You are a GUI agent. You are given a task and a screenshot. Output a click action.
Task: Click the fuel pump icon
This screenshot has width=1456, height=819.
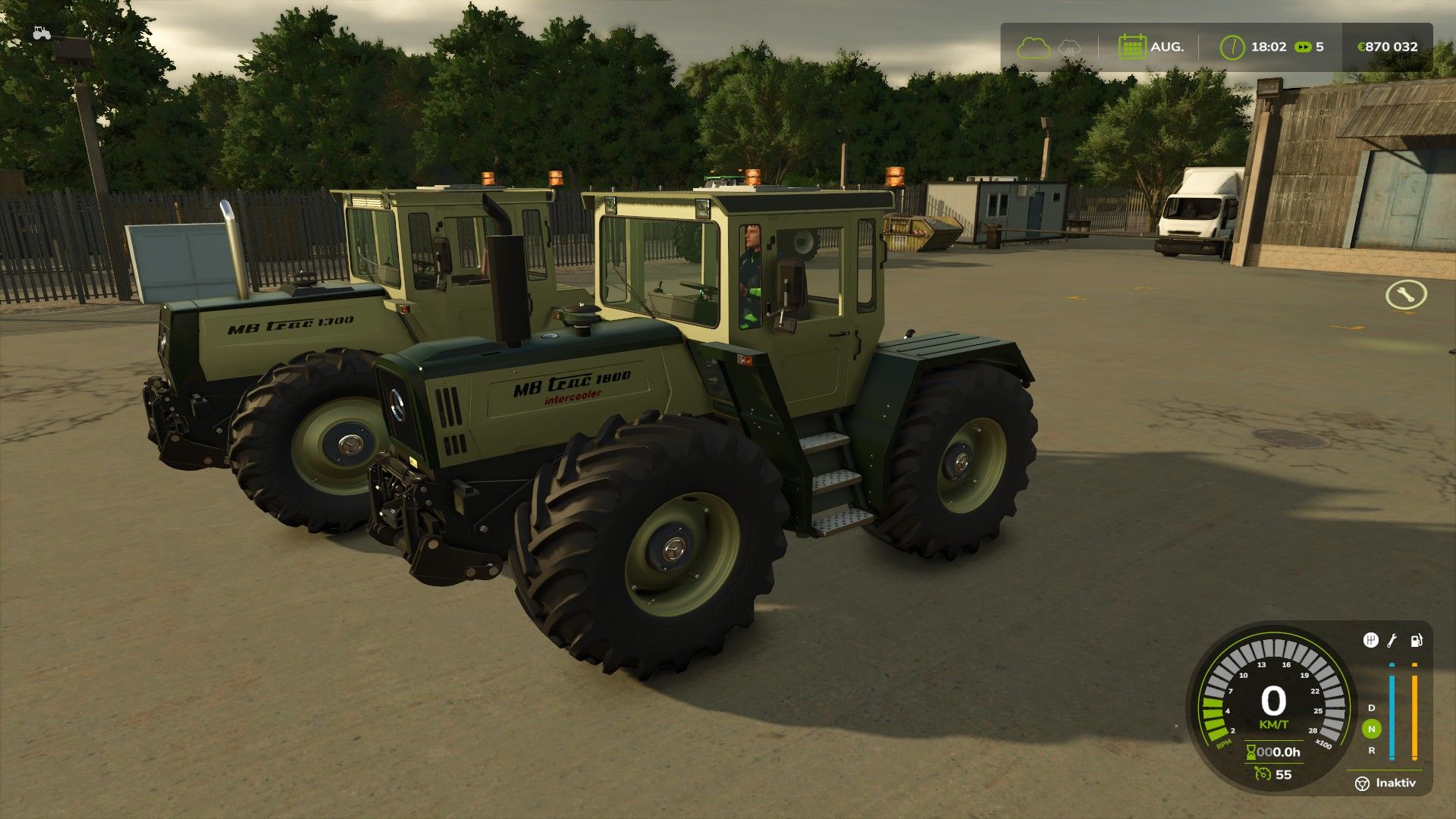tap(1416, 641)
